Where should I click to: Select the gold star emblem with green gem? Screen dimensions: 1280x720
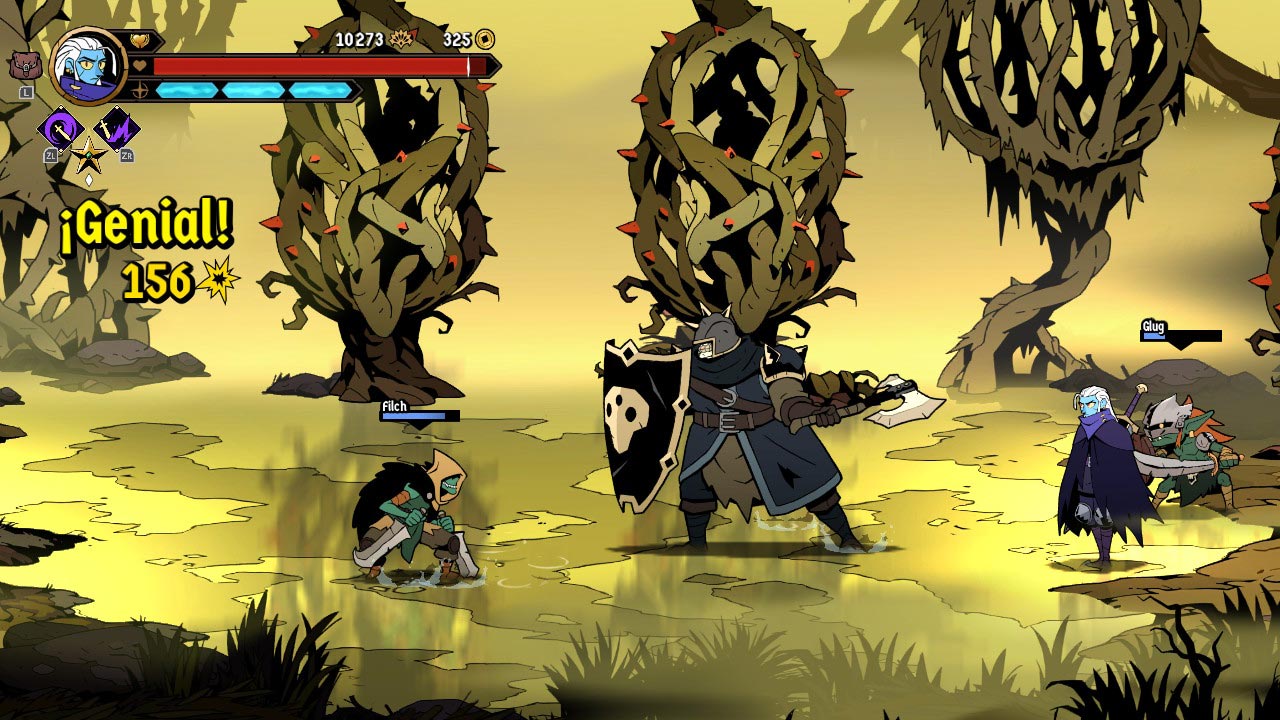click(x=88, y=155)
